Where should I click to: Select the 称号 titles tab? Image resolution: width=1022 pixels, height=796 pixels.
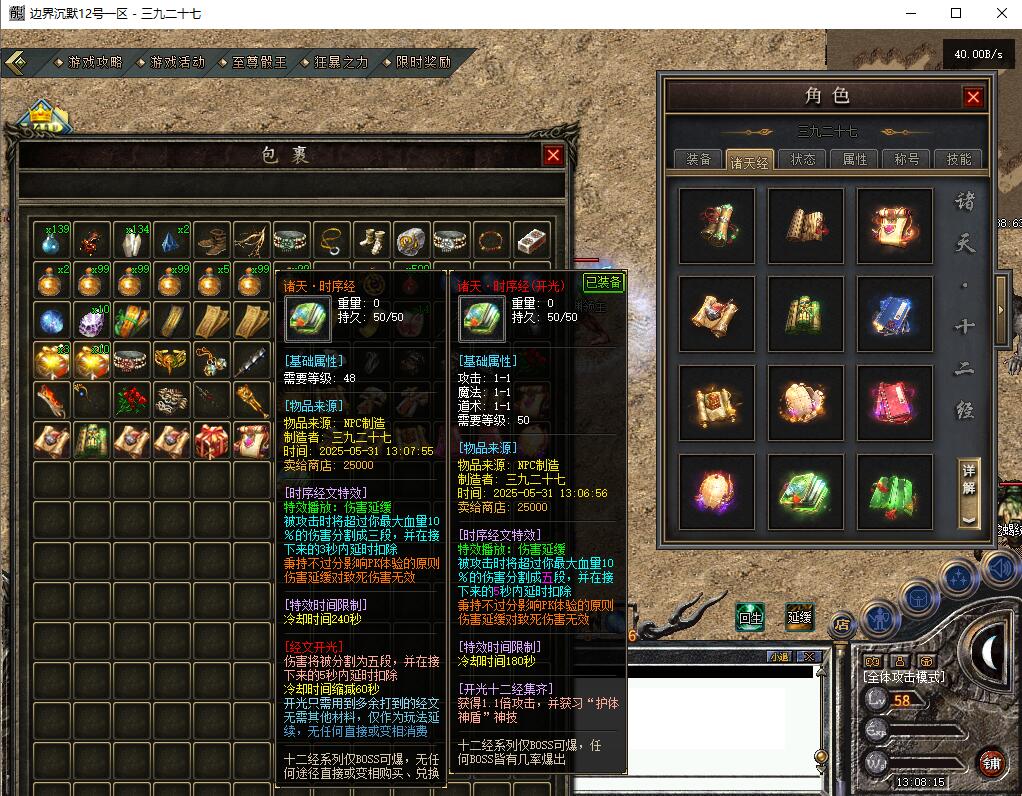pos(907,159)
